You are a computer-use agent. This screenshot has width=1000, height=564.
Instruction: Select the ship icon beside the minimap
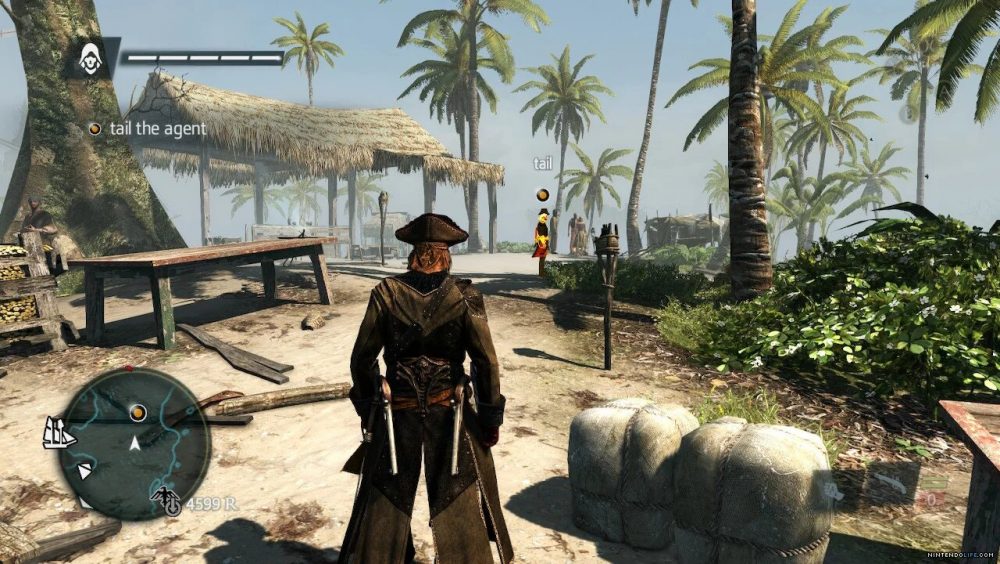59,432
